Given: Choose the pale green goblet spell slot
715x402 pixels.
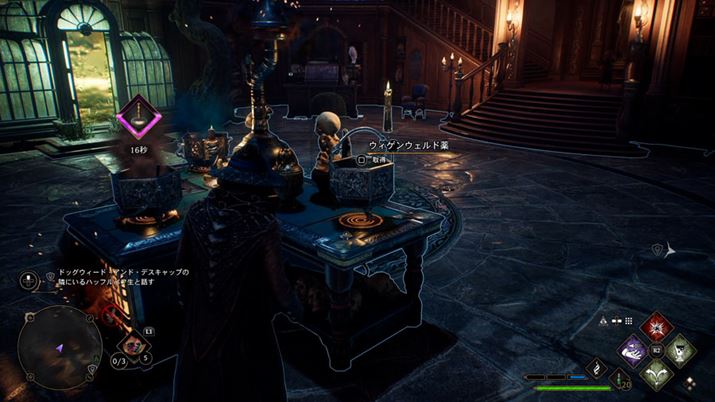Looking at the screenshot, I should point(680,350).
